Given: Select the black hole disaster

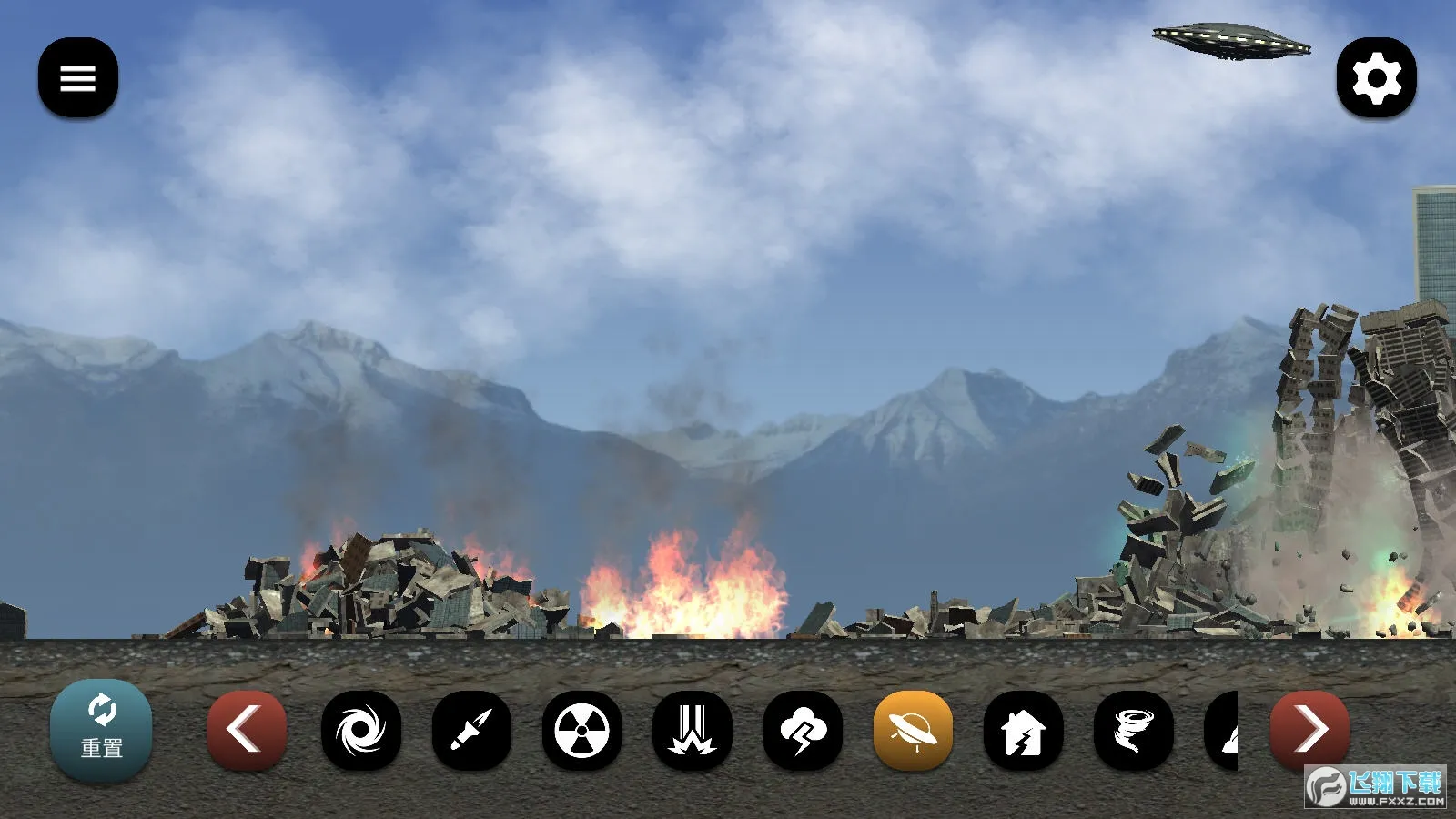Looking at the screenshot, I should (361, 730).
